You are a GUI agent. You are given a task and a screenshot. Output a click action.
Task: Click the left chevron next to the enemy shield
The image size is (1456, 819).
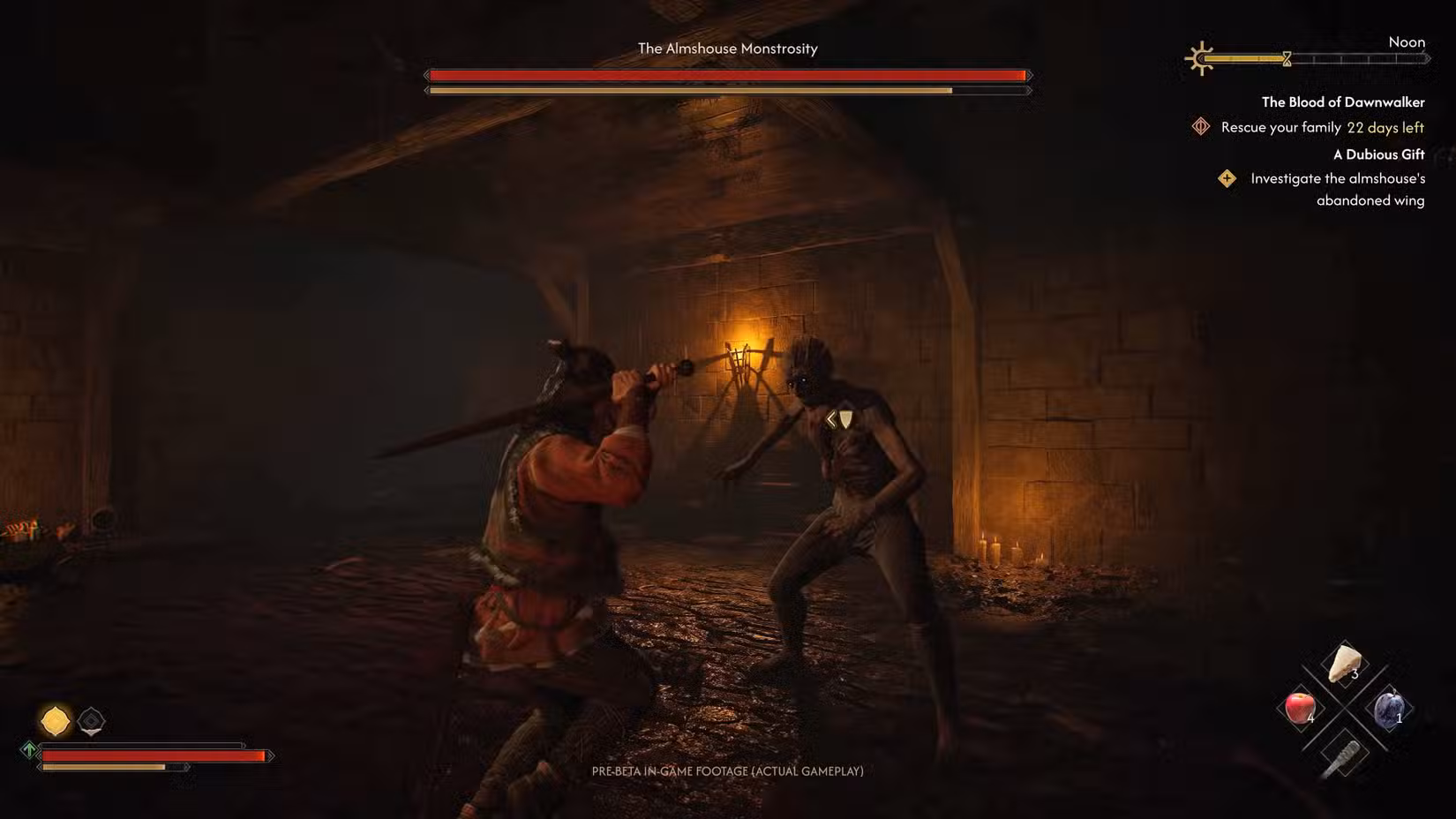(x=830, y=419)
